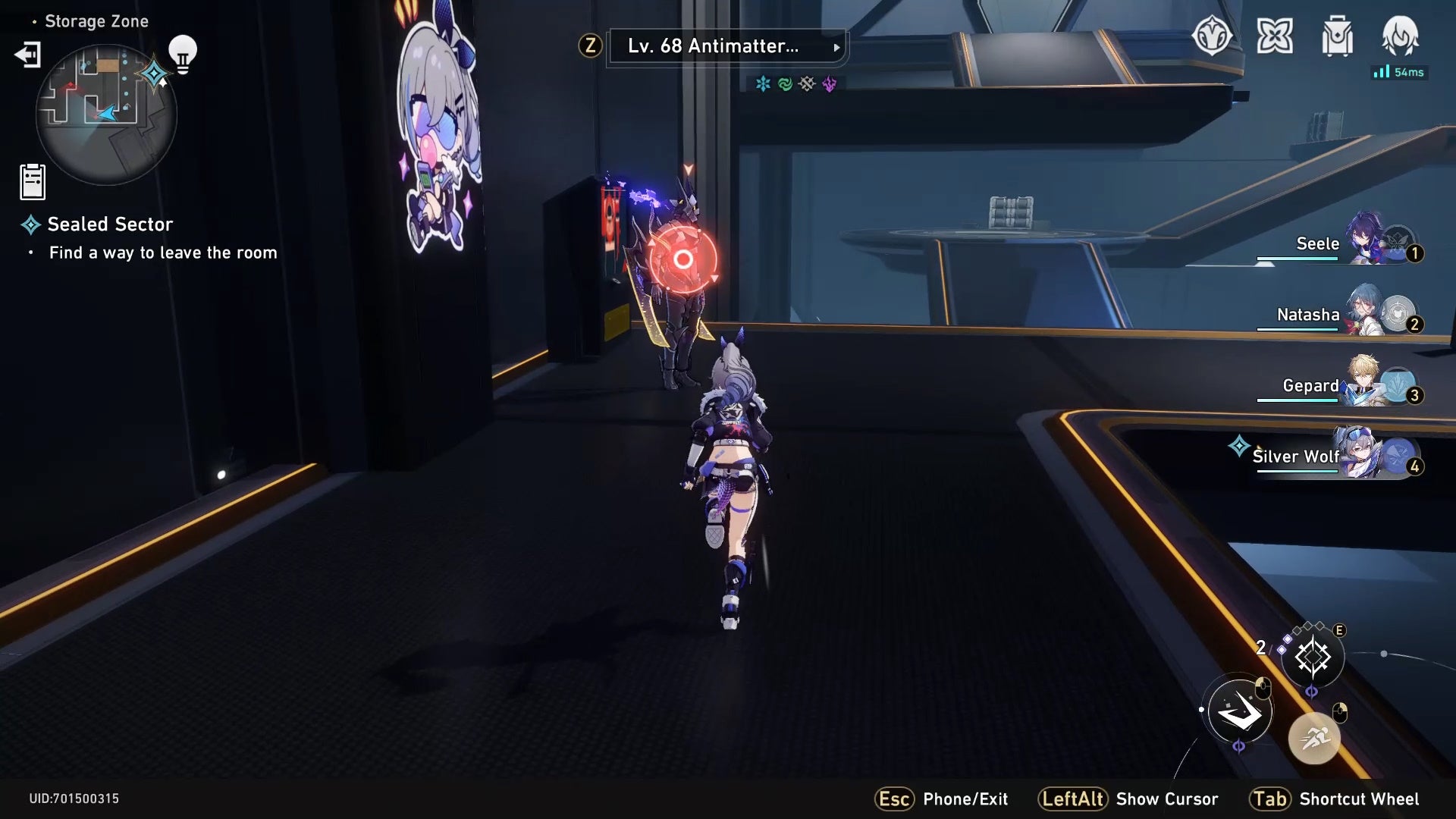Click the green Wind weakness icon
This screenshot has height=819, width=1456.
pos(784,84)
